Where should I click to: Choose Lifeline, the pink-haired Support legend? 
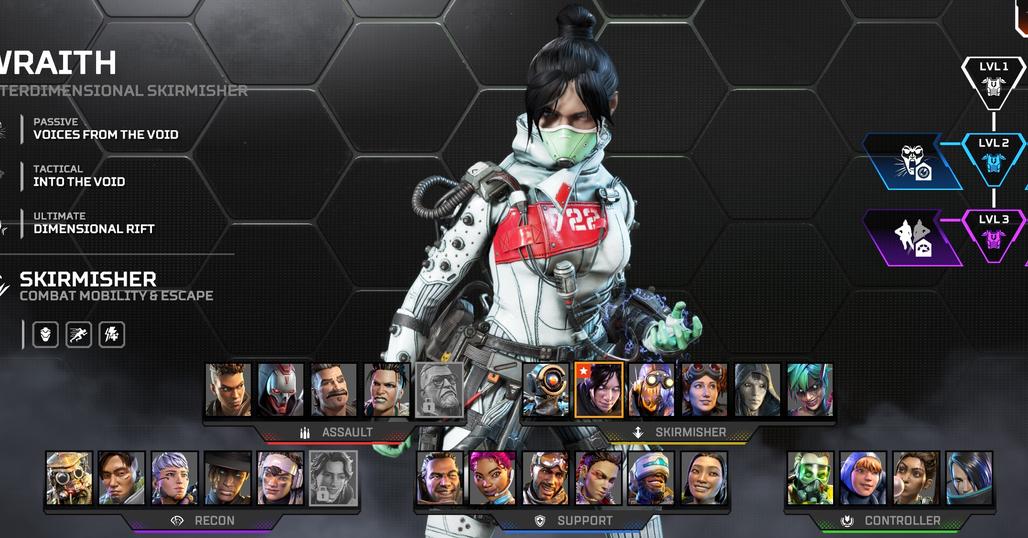pos(493,478)
